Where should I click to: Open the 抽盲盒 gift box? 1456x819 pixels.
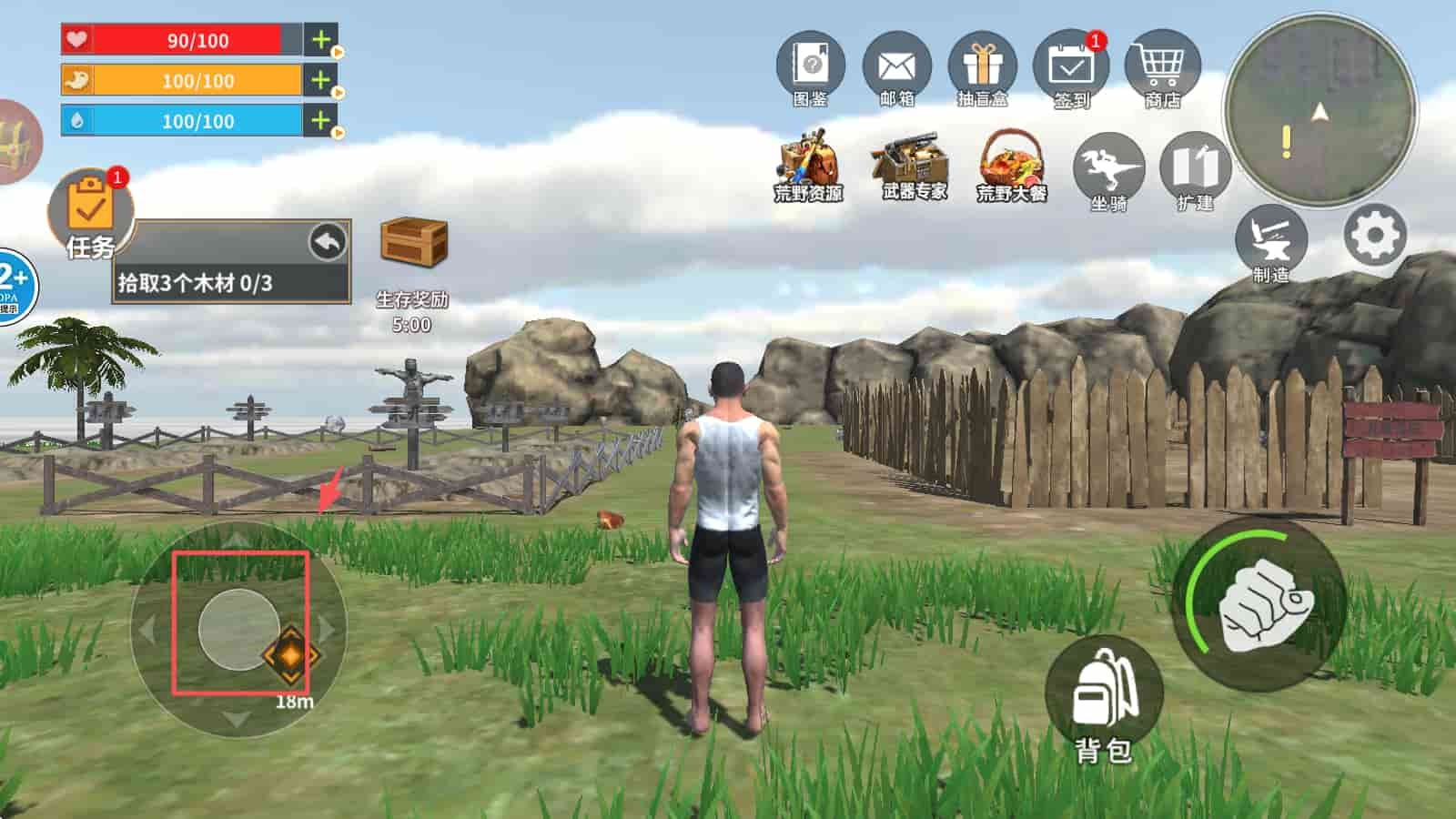click(x=983, y=66)
